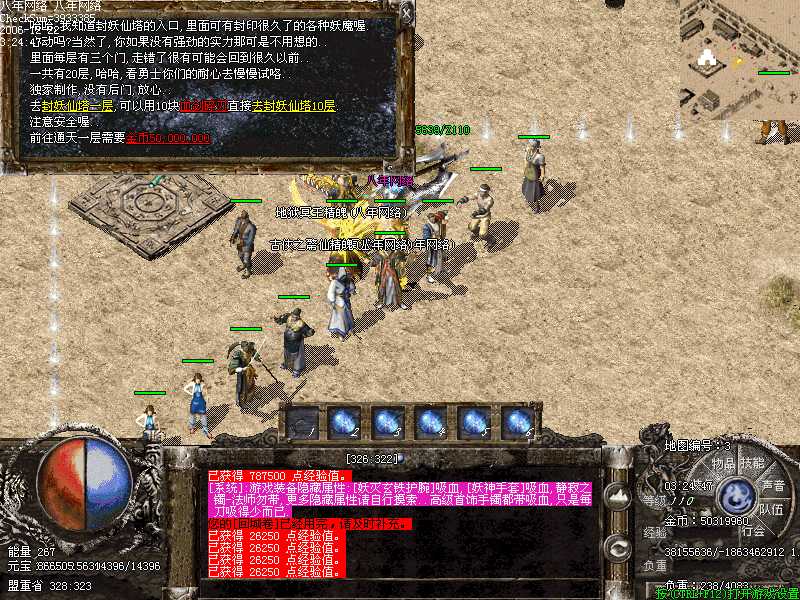Screen dimensions: 800x600
Task: Click the mountain icon beside the chat
Action: (x=618, y=495)
